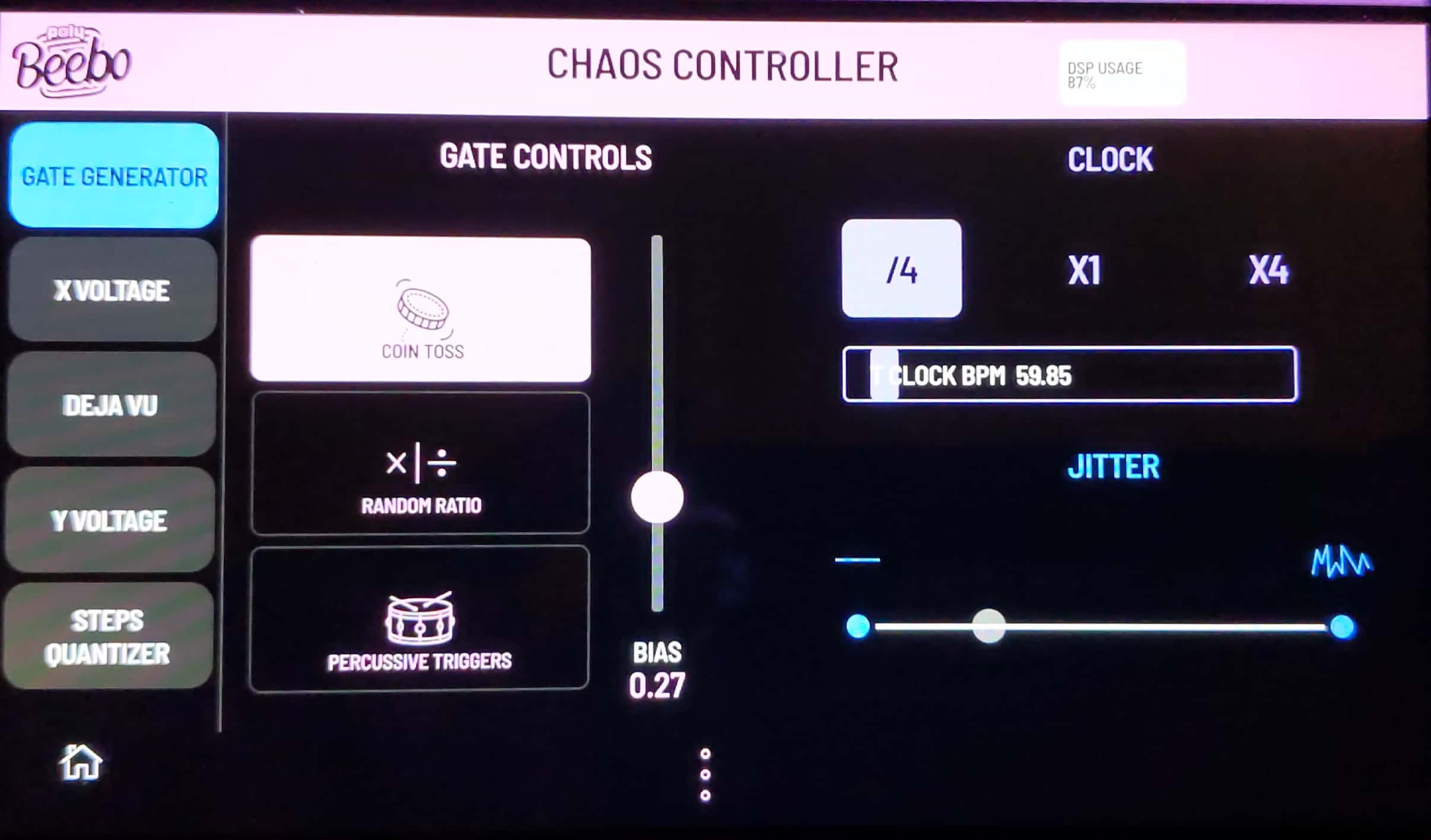This screenshot has height=840, width=1431.
Task: Click the Jitter slider handle
Action: coord(988,626)
